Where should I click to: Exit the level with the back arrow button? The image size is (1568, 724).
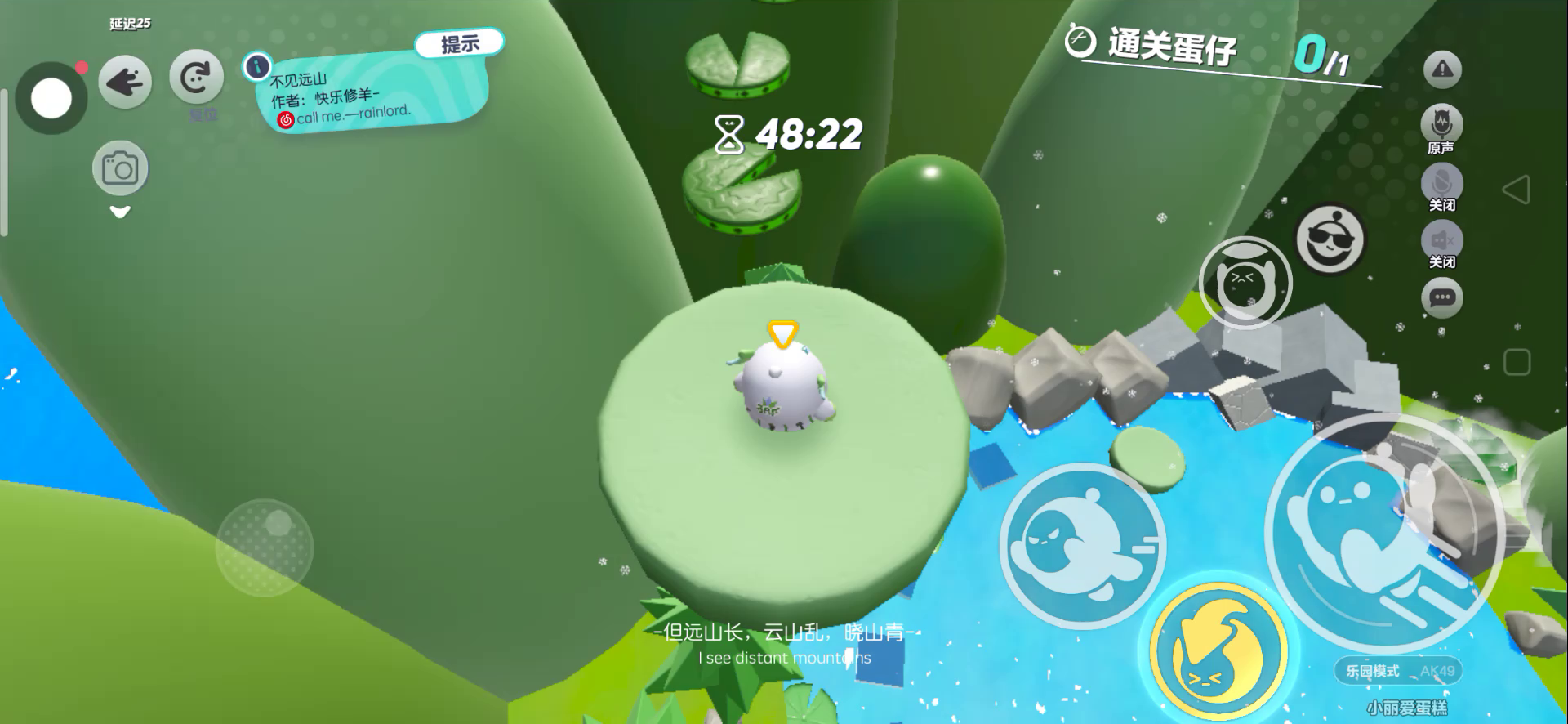[x=125, y=82]
